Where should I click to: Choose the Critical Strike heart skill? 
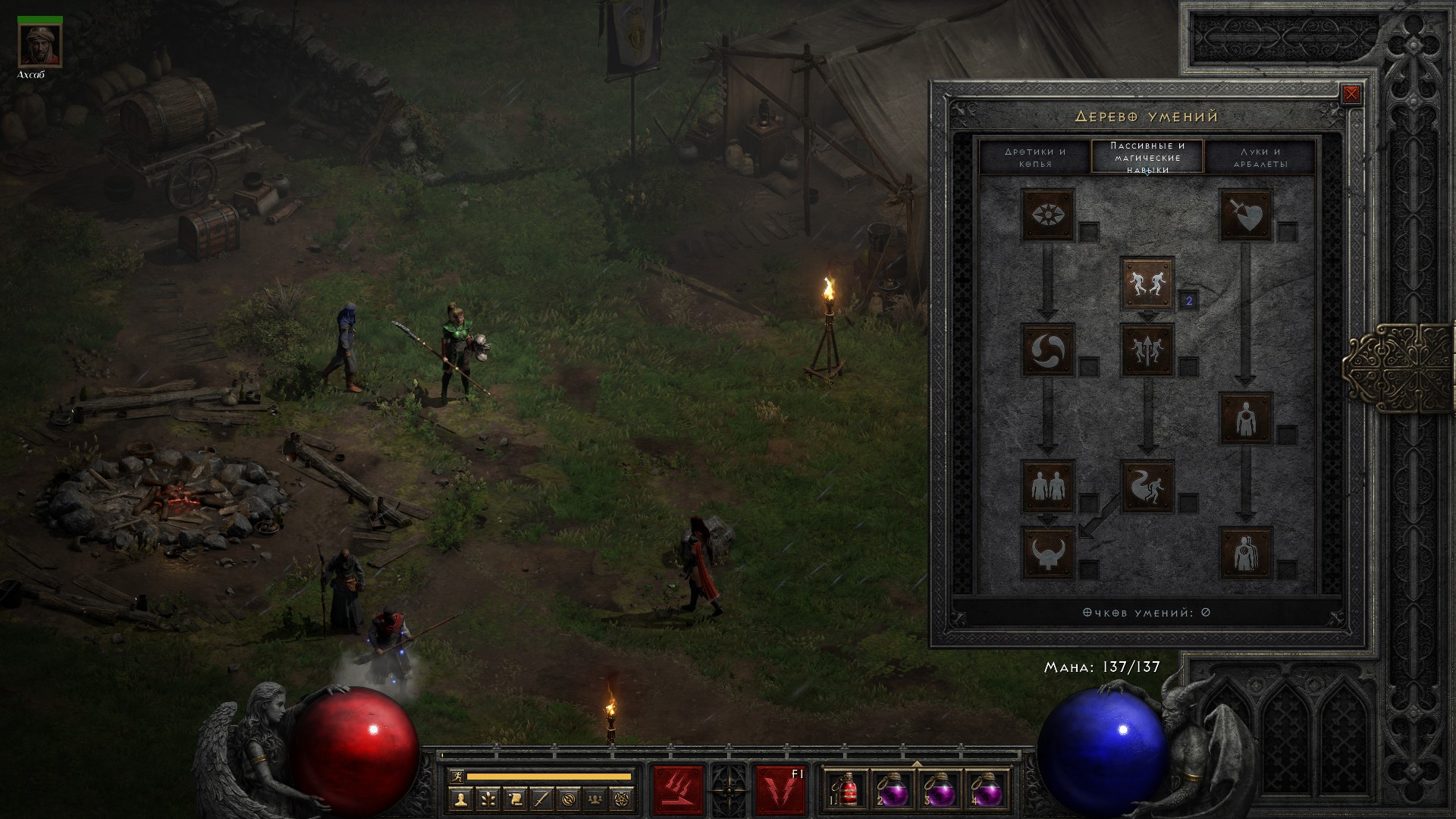click(x=1245, y=215)
